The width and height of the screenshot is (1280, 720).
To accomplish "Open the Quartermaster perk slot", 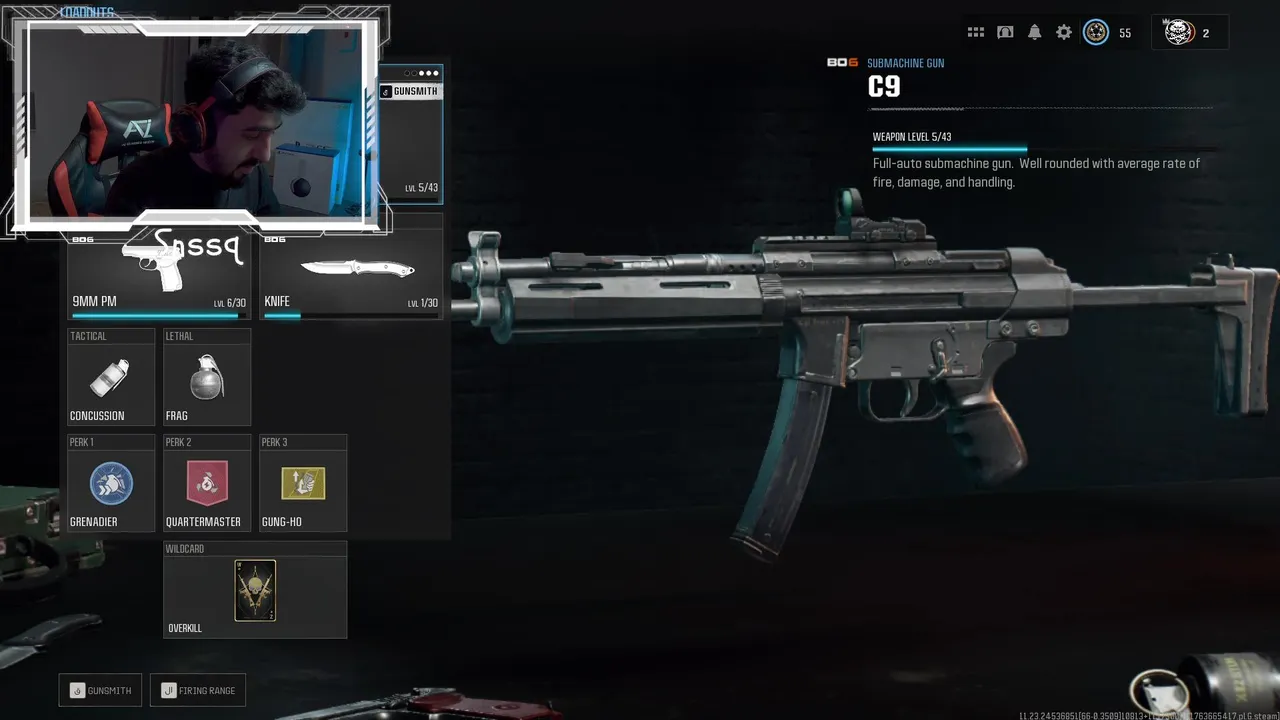I will (207, 484).
